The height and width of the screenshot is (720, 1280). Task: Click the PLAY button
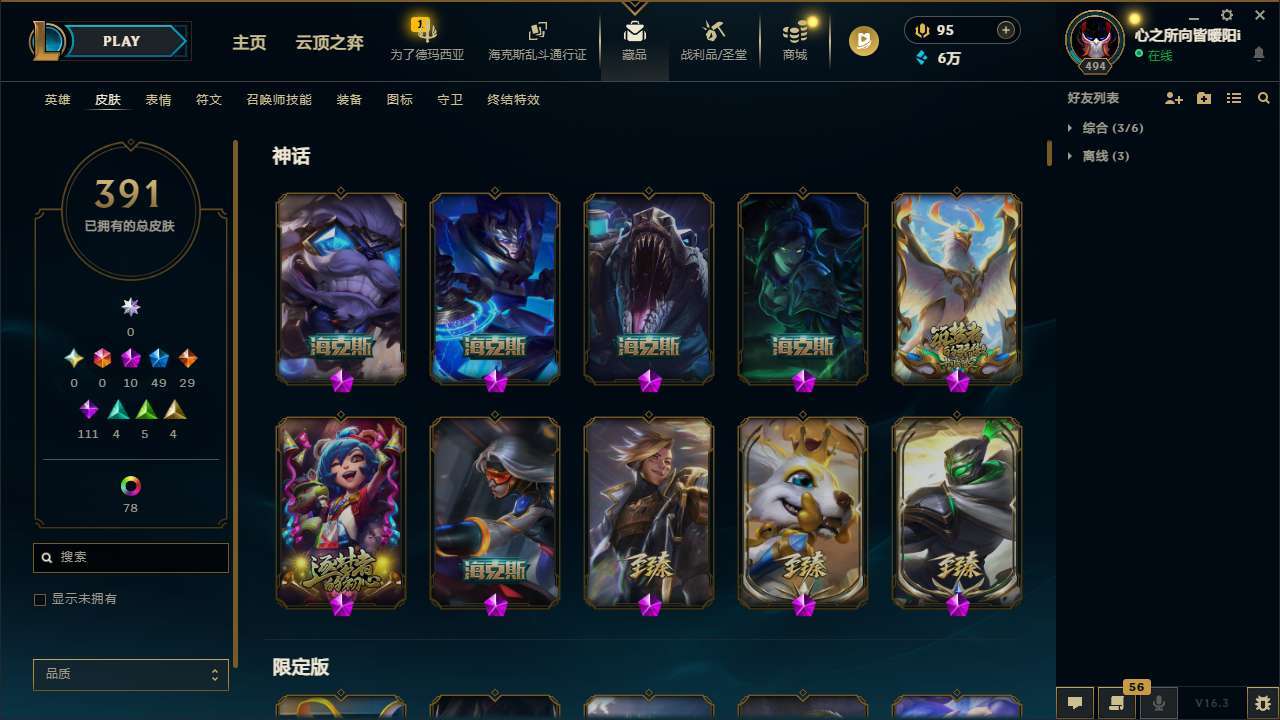click(121, 41)
